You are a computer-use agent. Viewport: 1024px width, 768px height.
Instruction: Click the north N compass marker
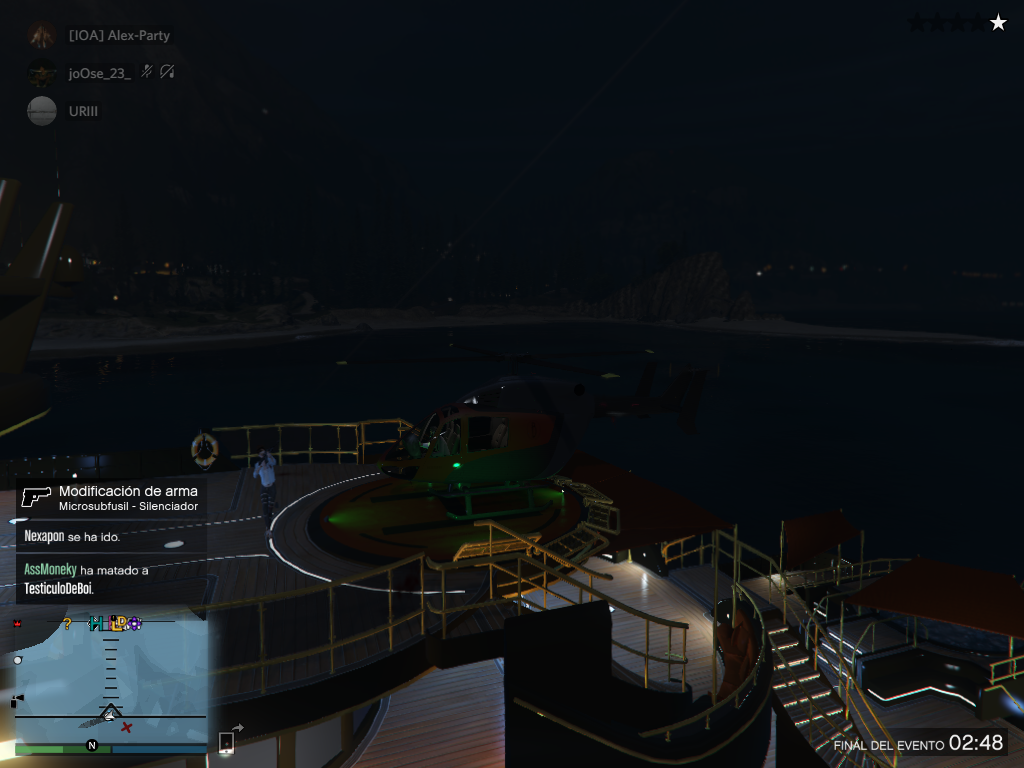(92, 746)
